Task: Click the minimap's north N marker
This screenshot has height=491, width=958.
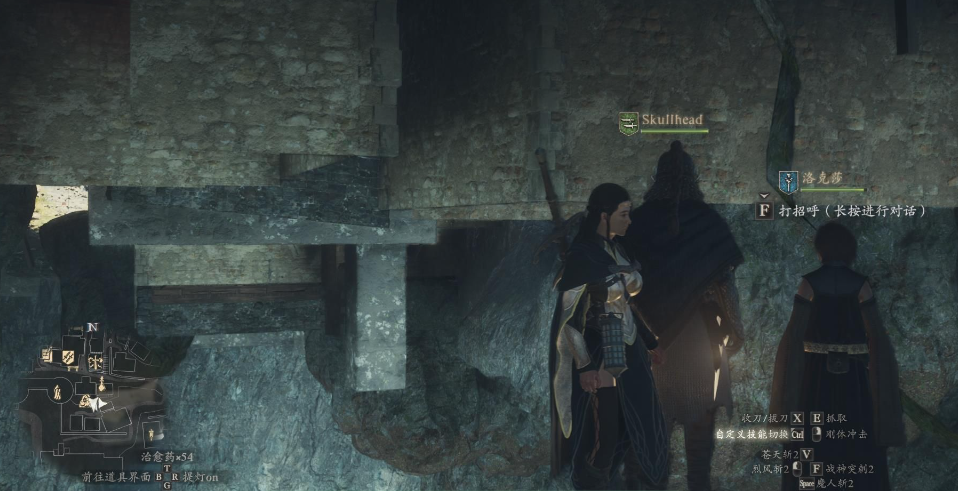Action: [92, 327]
